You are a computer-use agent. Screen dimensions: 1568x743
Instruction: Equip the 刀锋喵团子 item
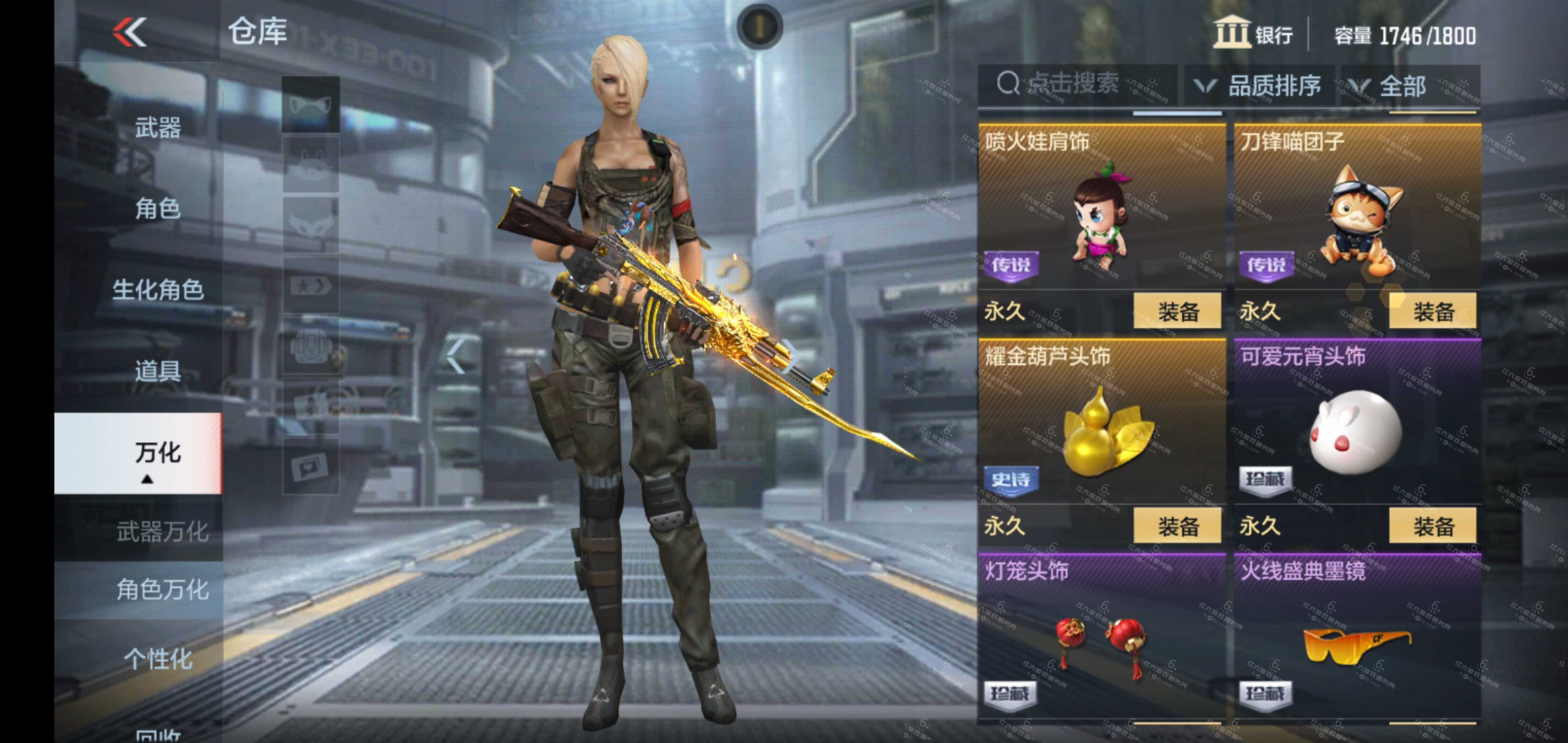pyautogui.click(x=1432, y=312)
